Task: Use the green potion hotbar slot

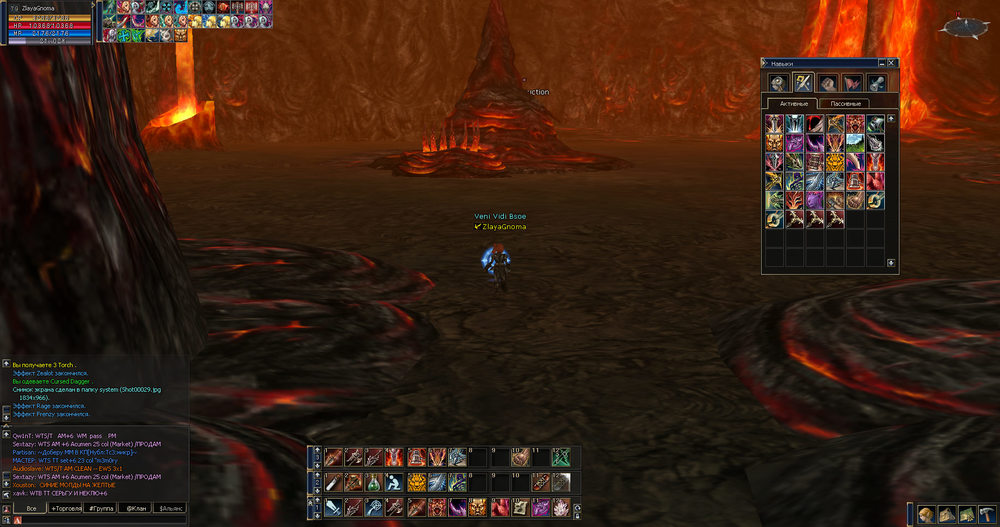Action: click(x=375, y=483)
